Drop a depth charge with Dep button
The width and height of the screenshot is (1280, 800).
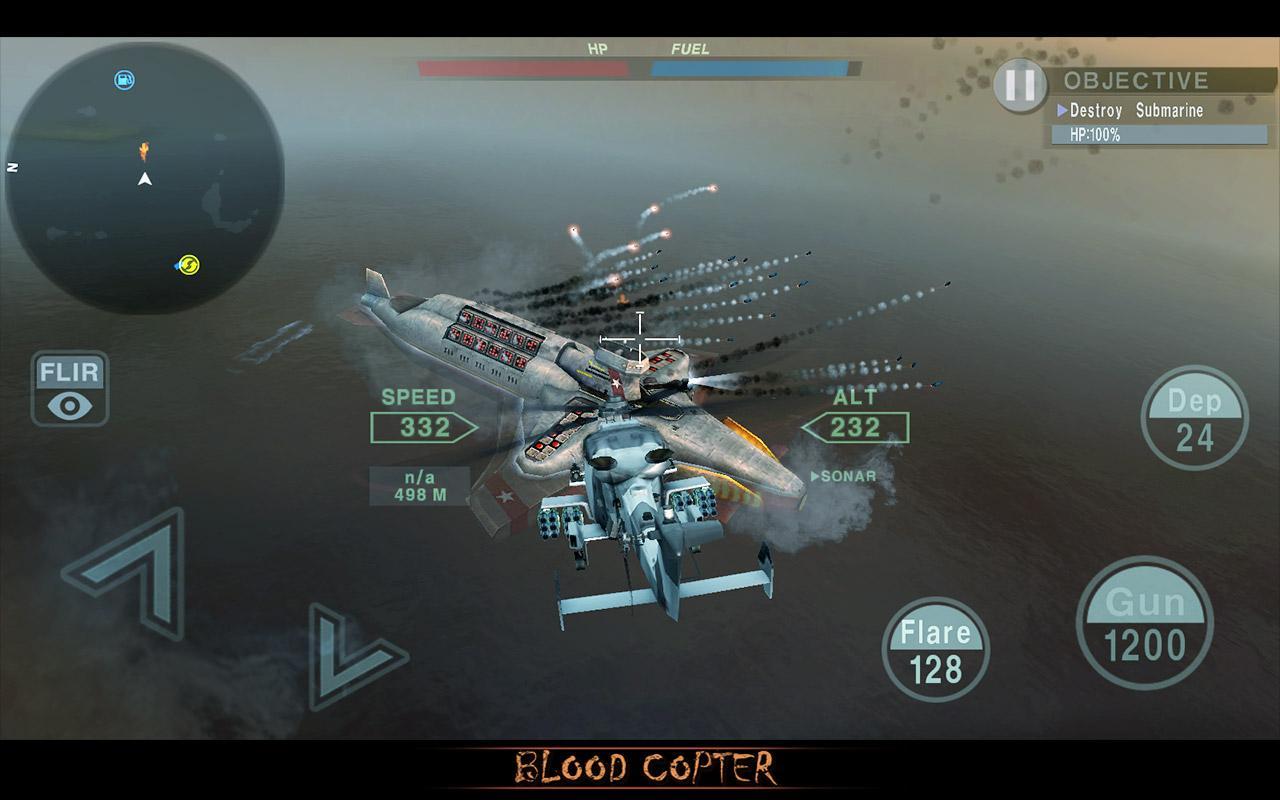click(1195, 418)
